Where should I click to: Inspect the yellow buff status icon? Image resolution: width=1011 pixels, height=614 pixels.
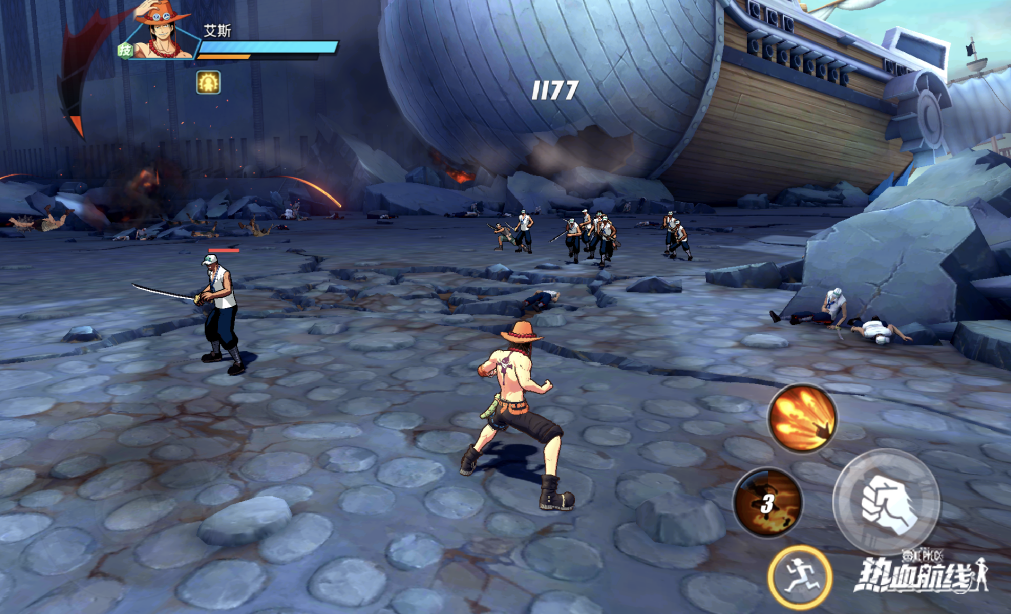pyautogui.click(x=209, y=82)
